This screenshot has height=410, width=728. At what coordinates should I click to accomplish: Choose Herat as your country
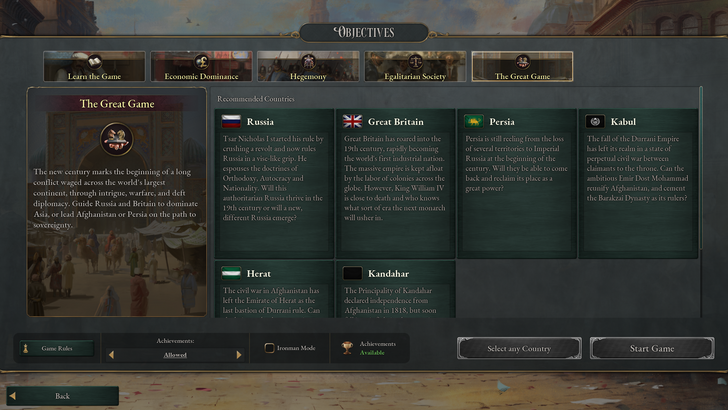274,290
